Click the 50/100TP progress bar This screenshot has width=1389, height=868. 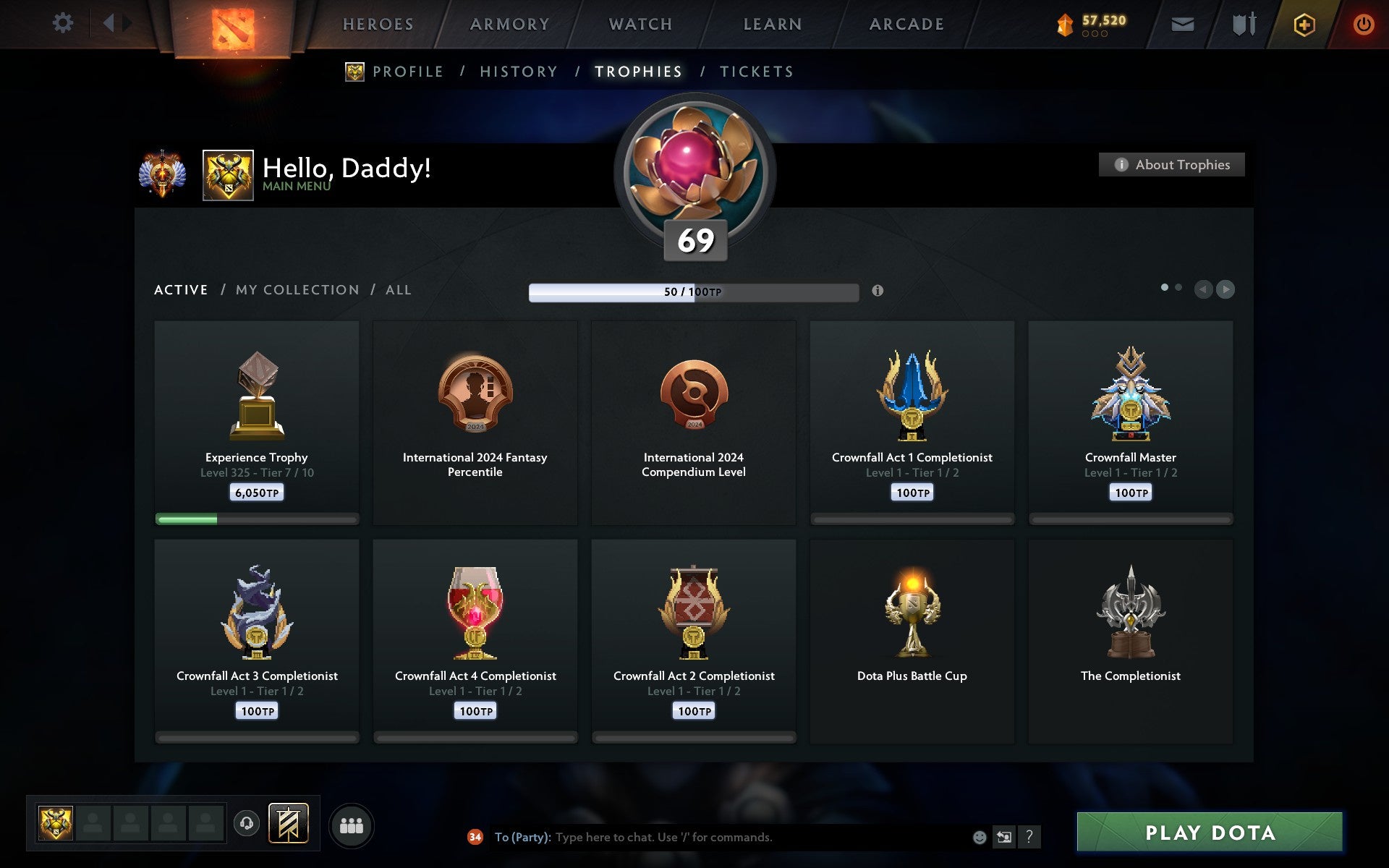[x=693, y=294]
